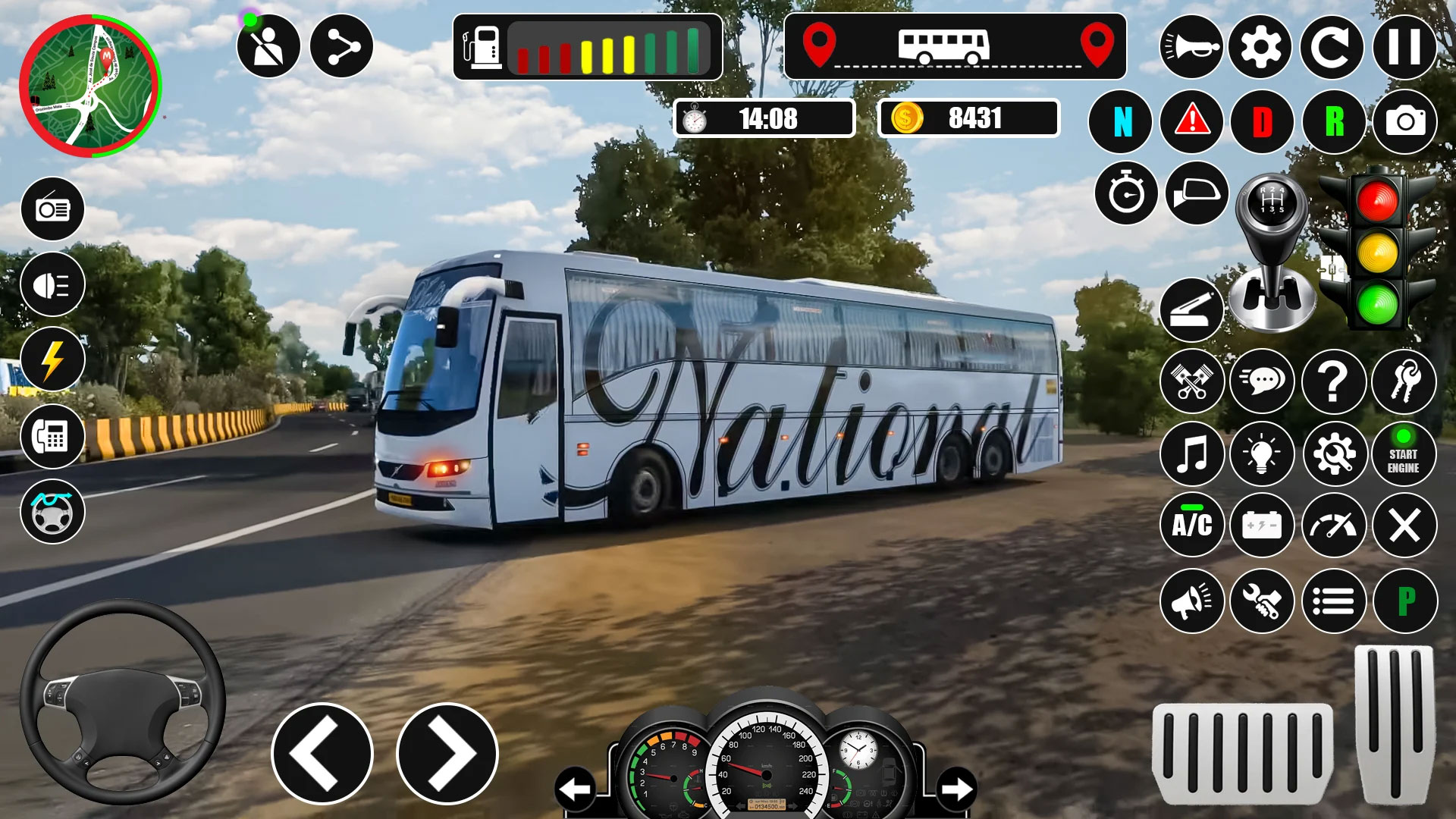Open the mechanic repair wrench icon
The width and height of the screenshot is (1456, 819).
(x=1263, y=599)
